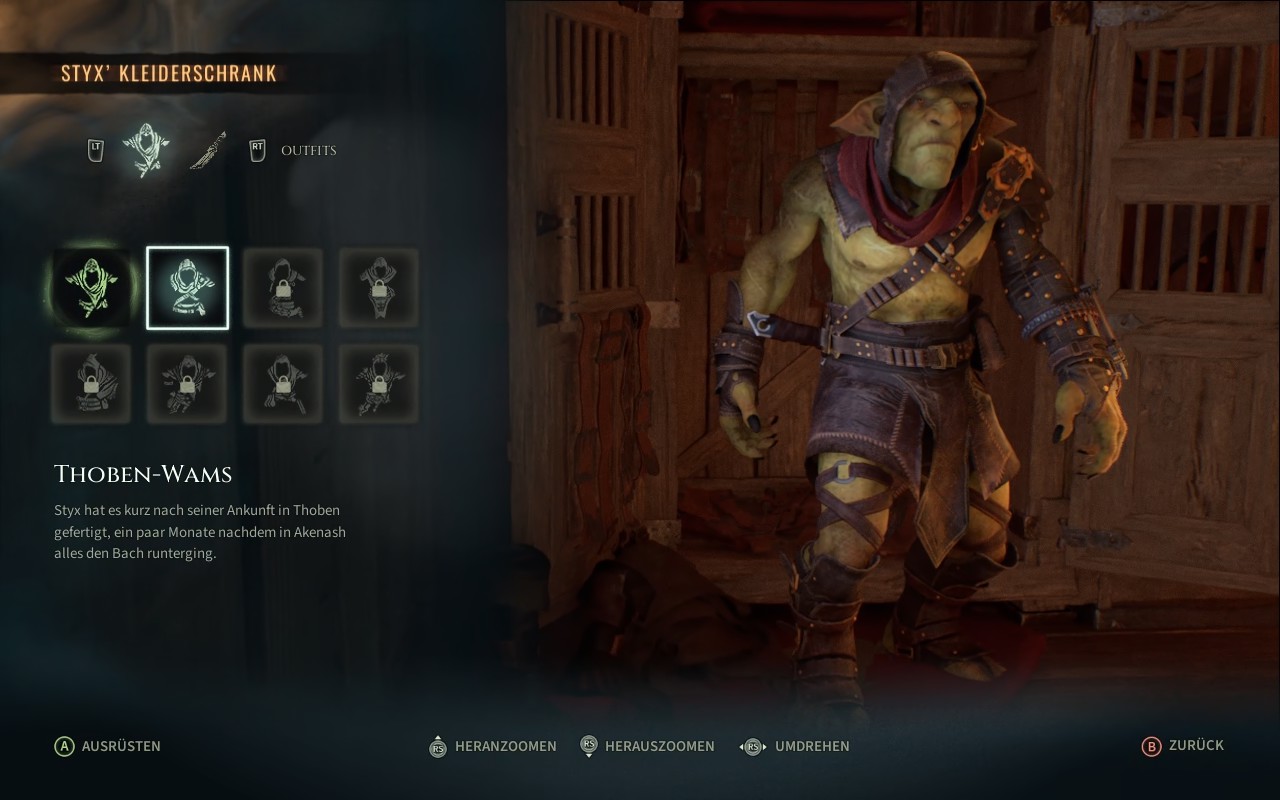1280x800 pixels.
Task: Open the dagger skins tab
Action: [208, 151]
